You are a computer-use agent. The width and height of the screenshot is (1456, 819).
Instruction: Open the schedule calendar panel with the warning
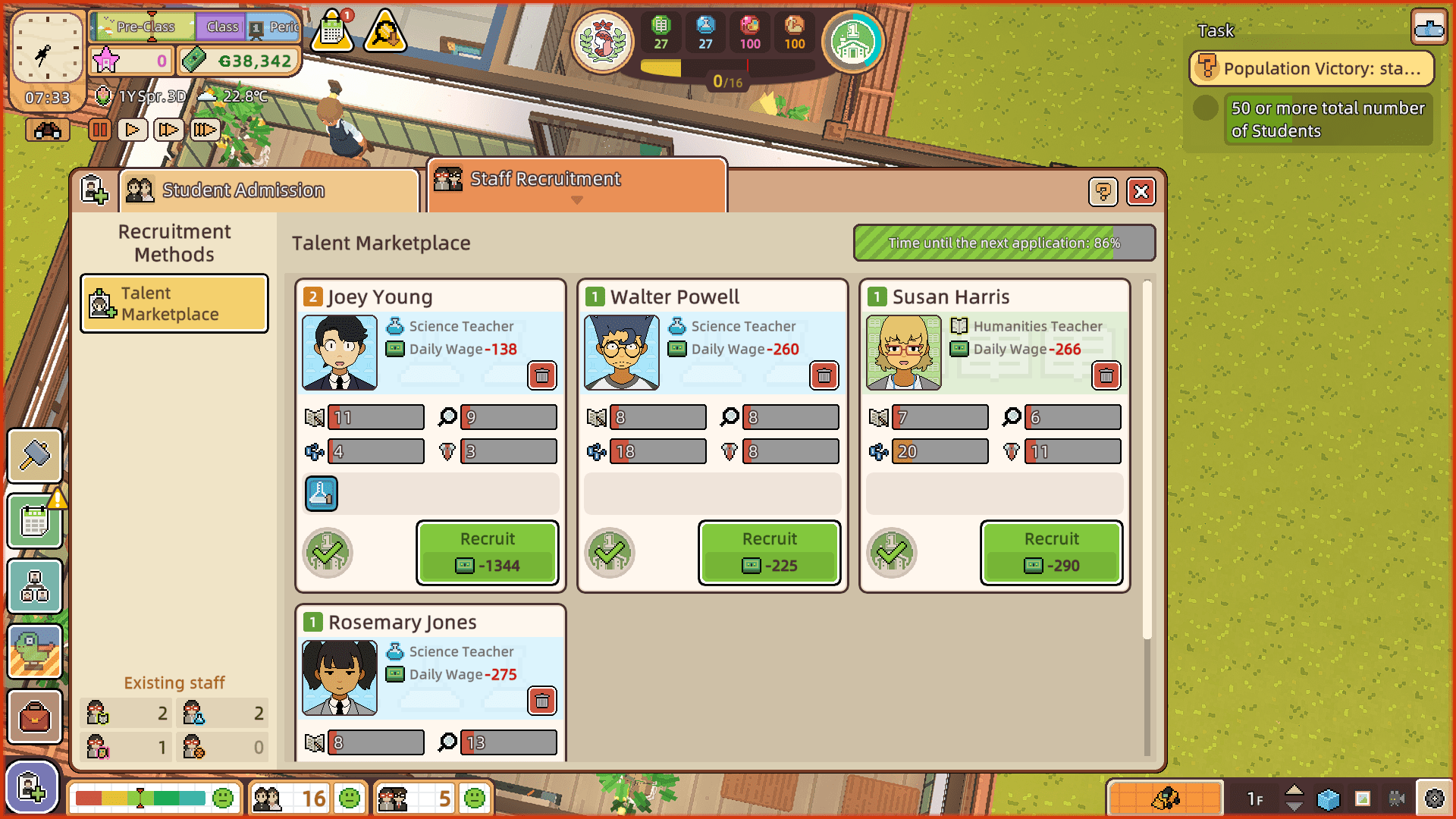pos(35,521)
